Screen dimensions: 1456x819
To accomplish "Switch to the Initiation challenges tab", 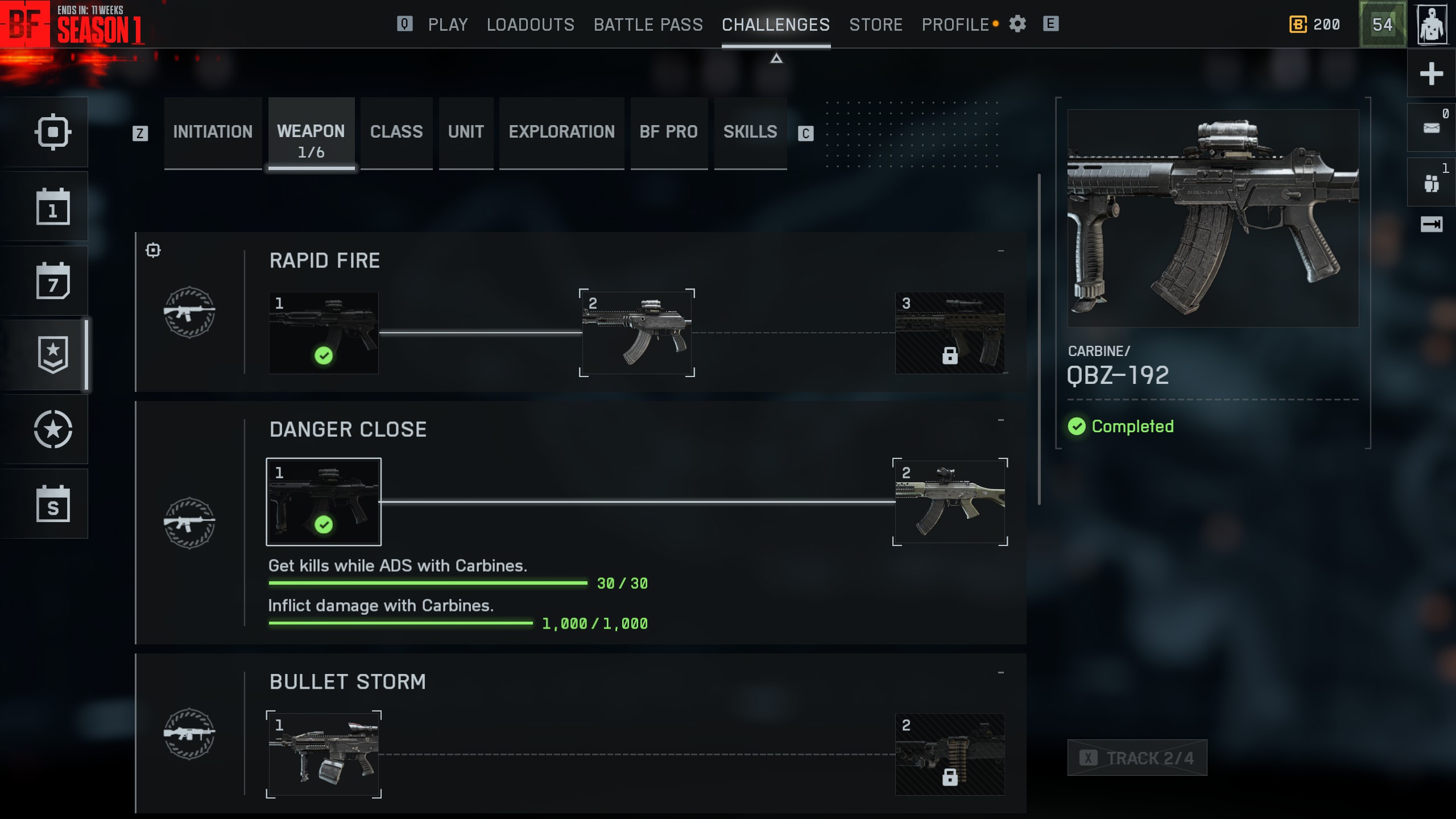I will click(213, 132).
